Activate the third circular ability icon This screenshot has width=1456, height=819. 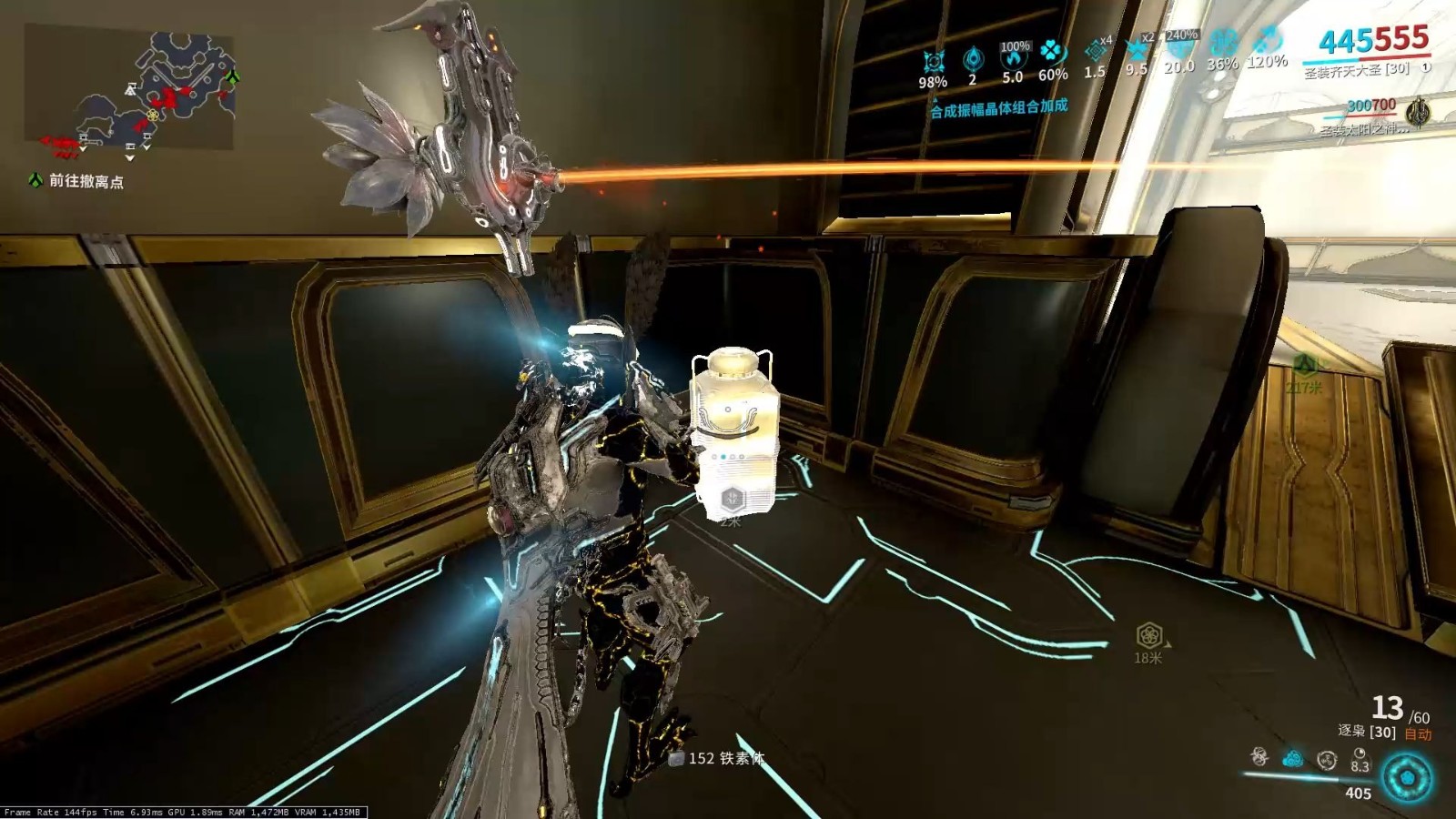tap(1327, 759)
